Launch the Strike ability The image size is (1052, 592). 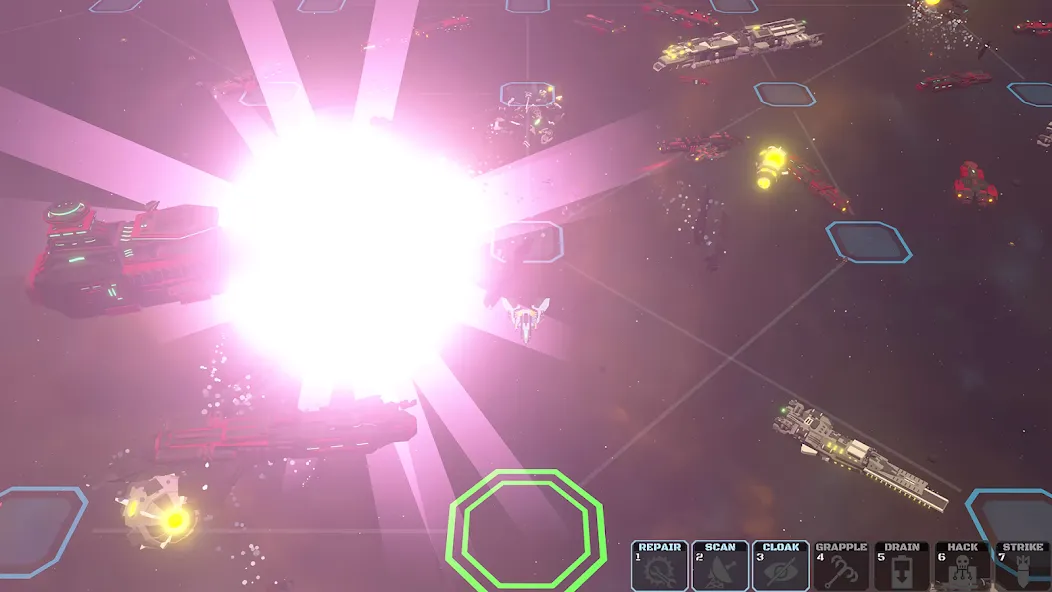(1022, 566)
